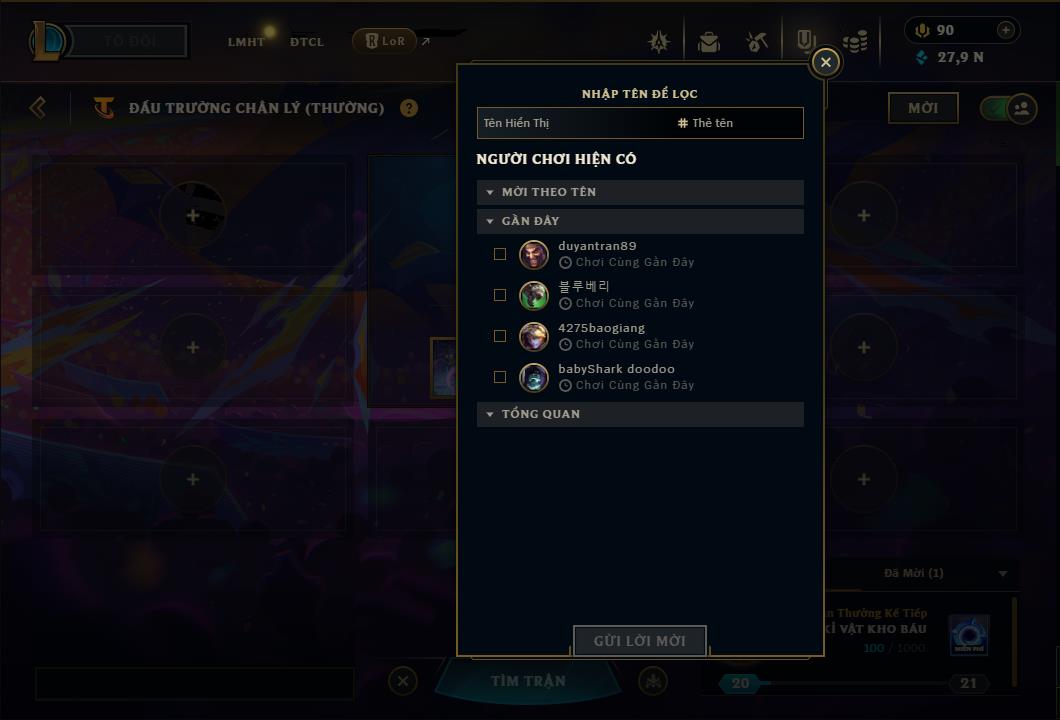Screen dimensions: 1060x720
Task: Mark babyShark doodoo for invite
Action: point(500,377)
